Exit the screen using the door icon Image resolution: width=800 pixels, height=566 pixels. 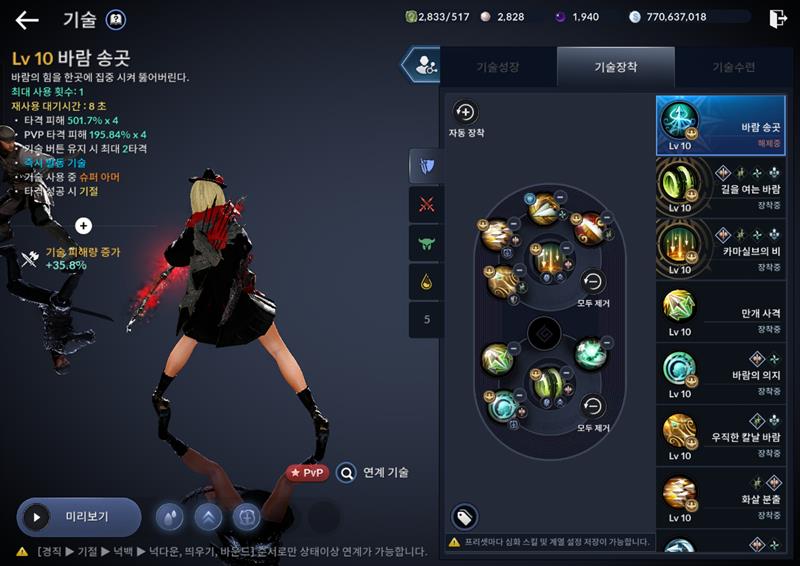777,18
